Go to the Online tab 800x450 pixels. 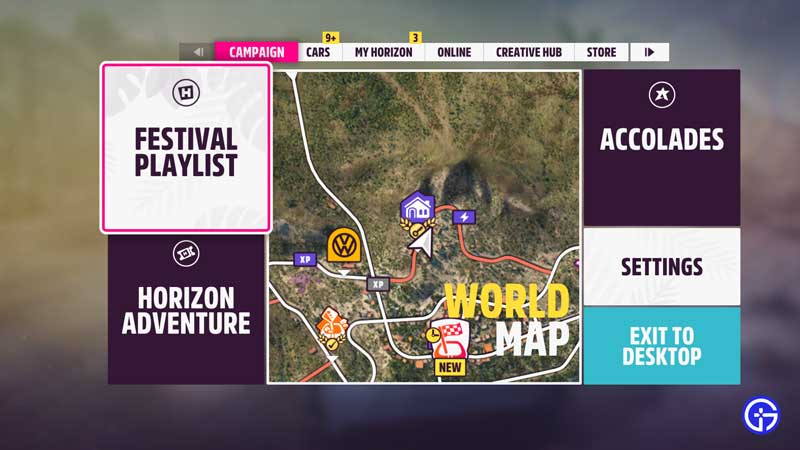coord(454,52)
